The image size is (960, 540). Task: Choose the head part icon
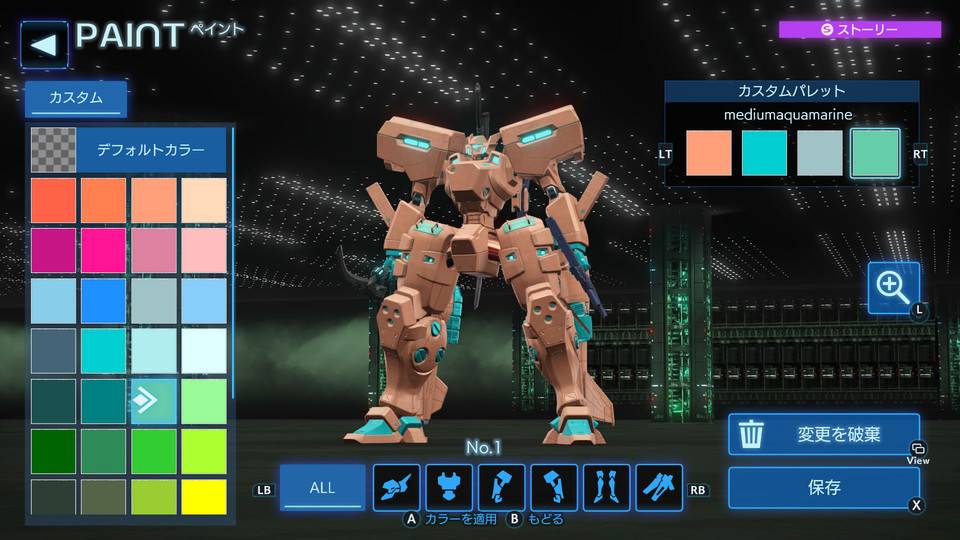click(x=398, y=488)
